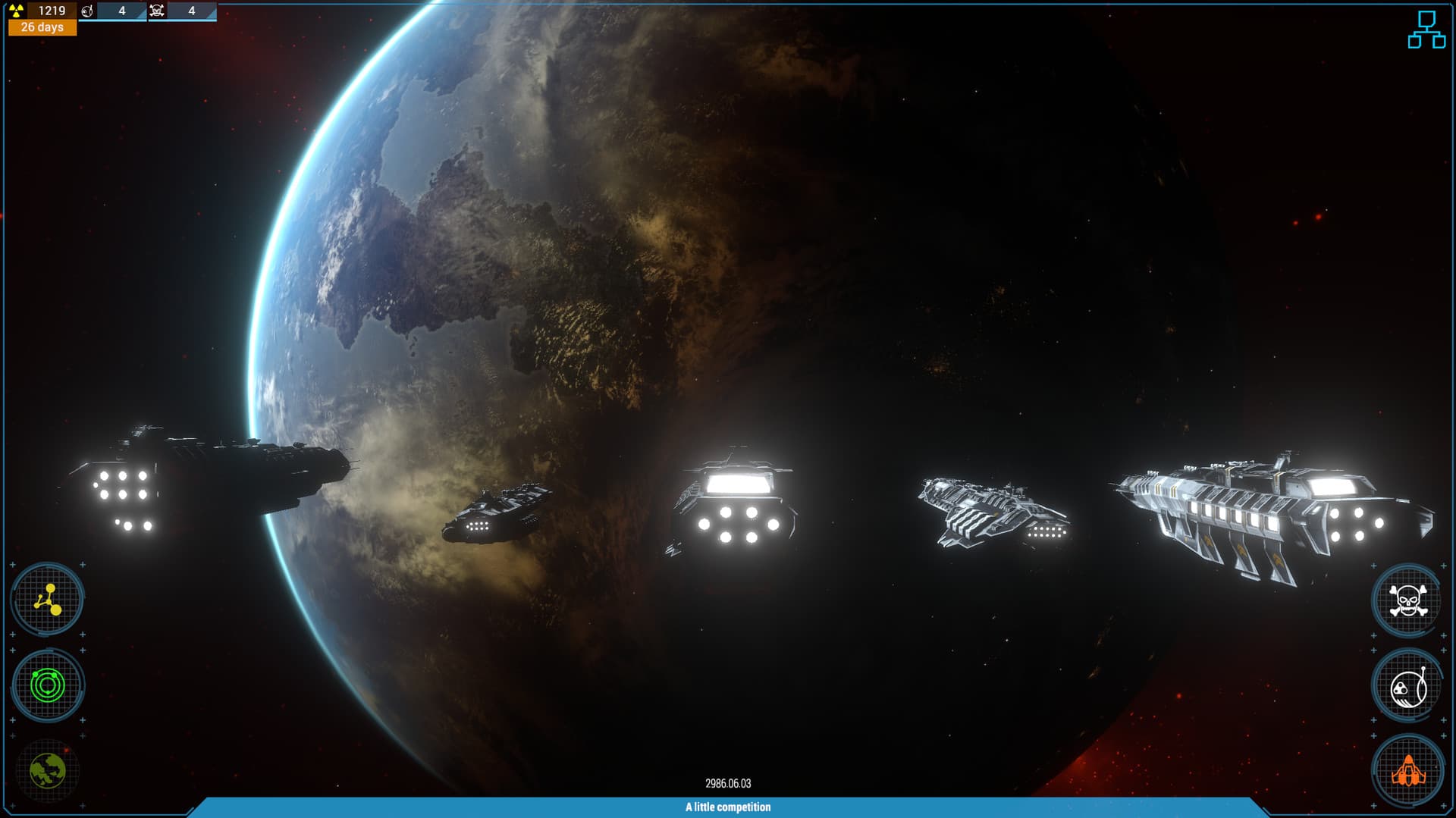The height and width of the screenshot is (818, 1456).
Task: Click the progress bar under the crew counter
Action: 114,21
